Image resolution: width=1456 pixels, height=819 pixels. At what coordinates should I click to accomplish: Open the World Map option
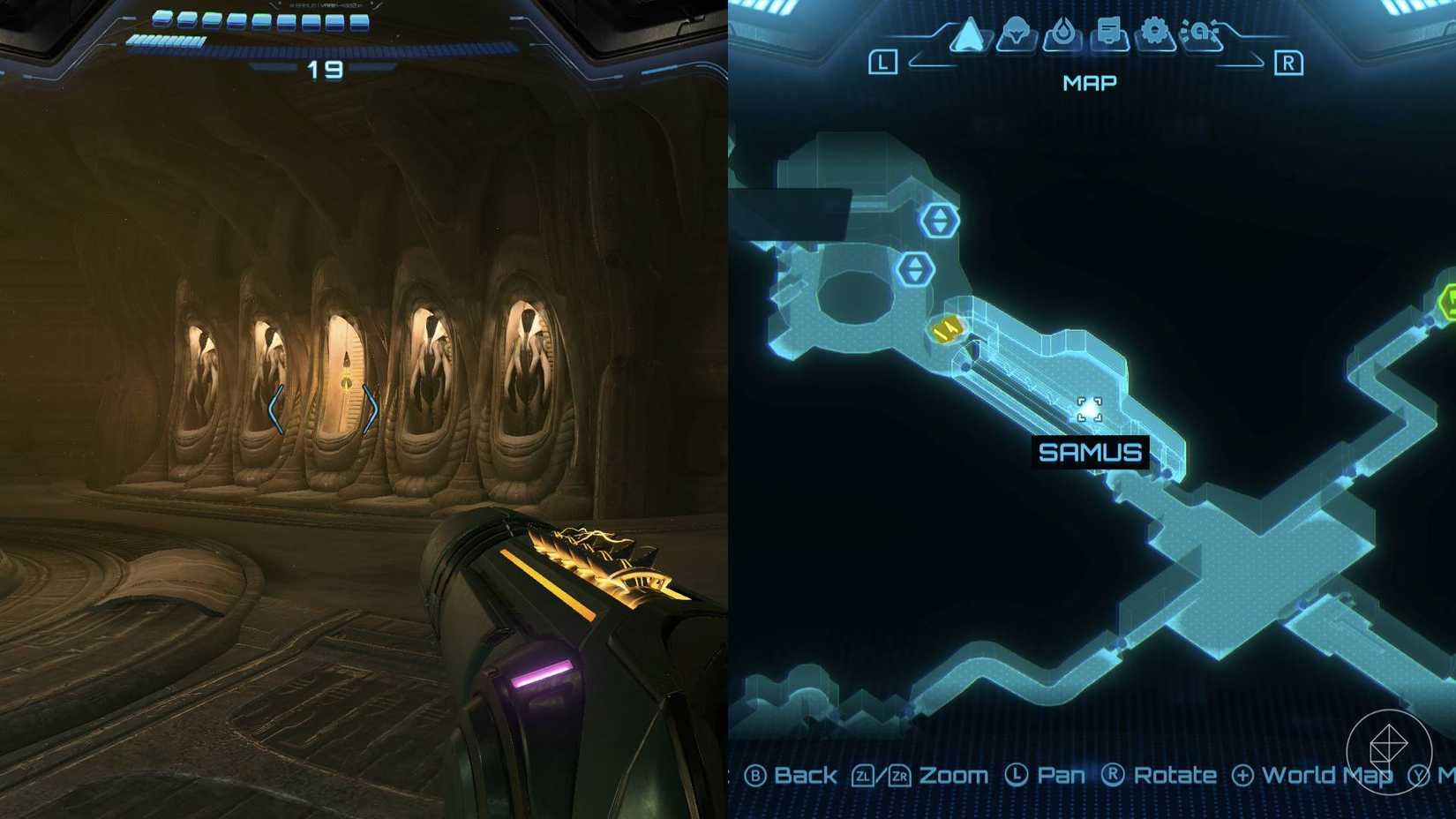[x=1325, y=774]
